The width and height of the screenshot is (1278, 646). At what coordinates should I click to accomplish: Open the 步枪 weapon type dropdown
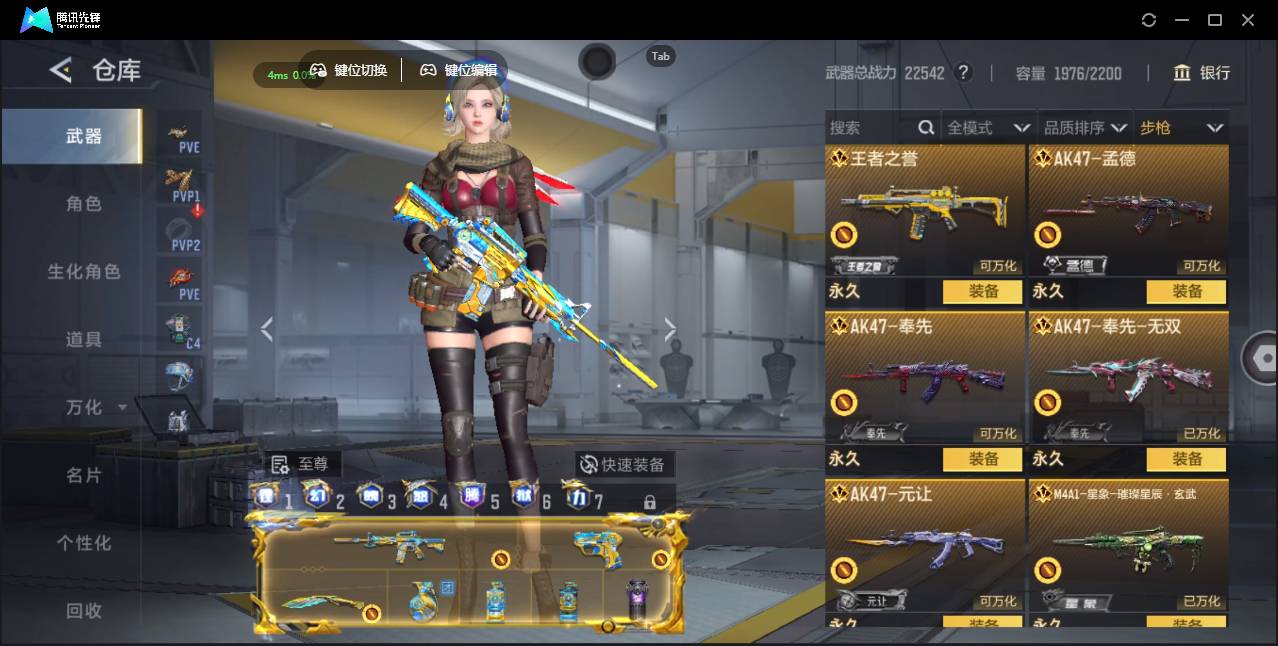coord(1181,128)
